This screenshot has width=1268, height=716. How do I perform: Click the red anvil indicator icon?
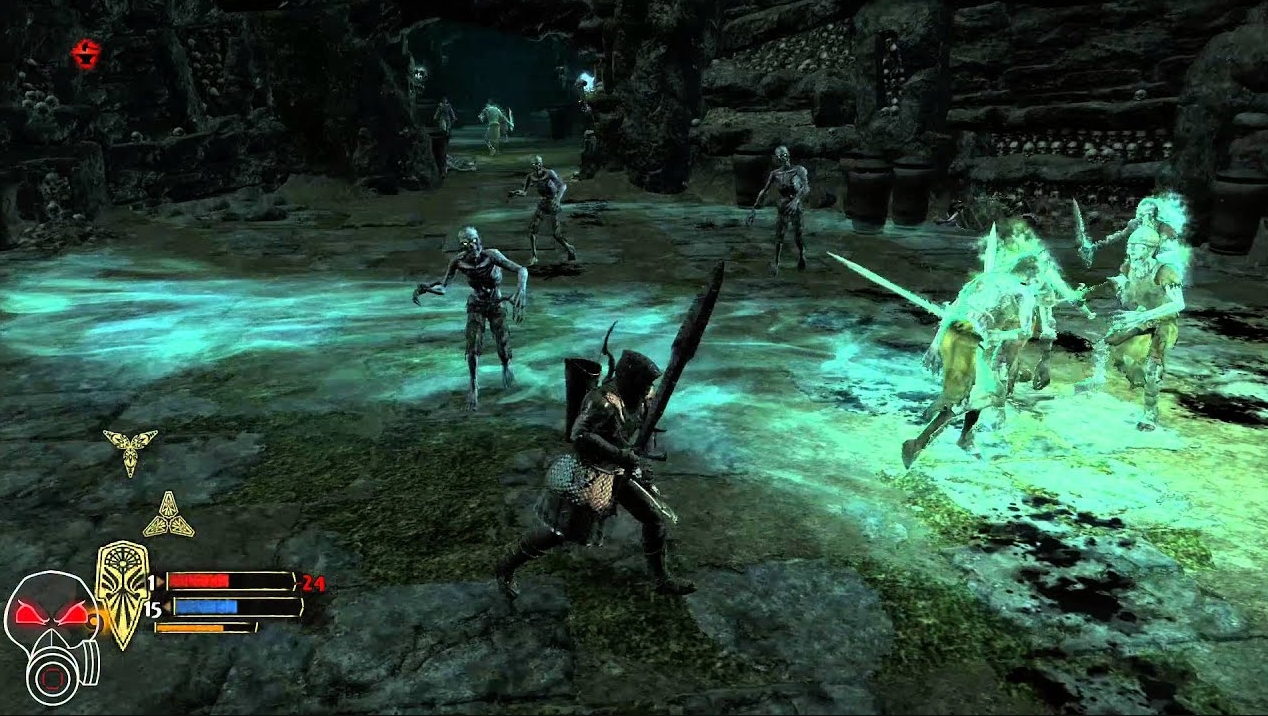[88, 53]
